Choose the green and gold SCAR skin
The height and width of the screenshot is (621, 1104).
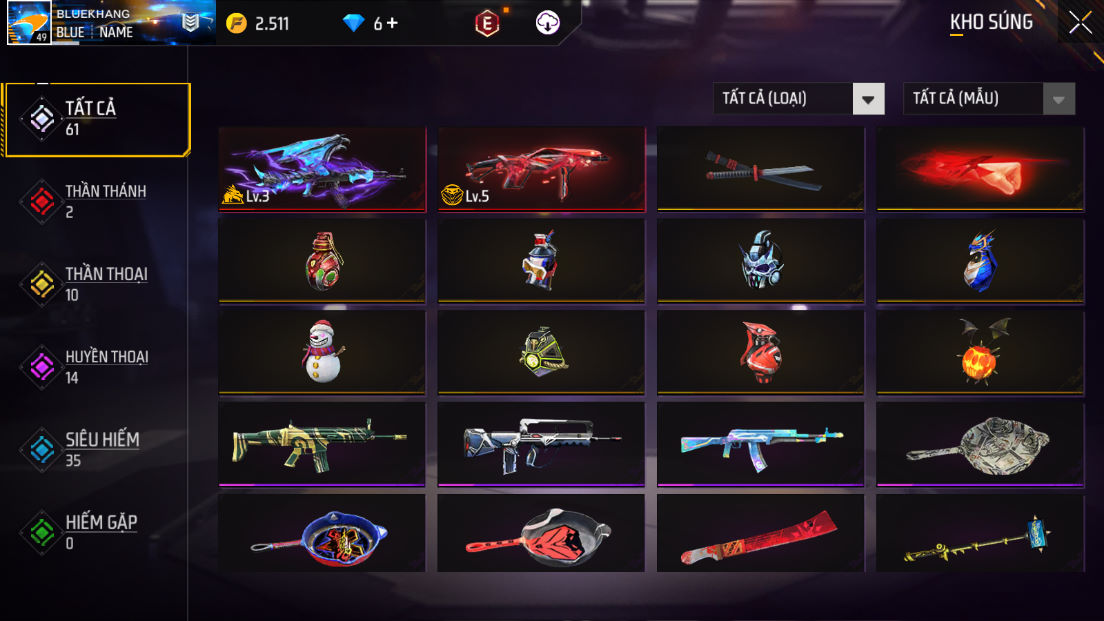click(322, 443)
